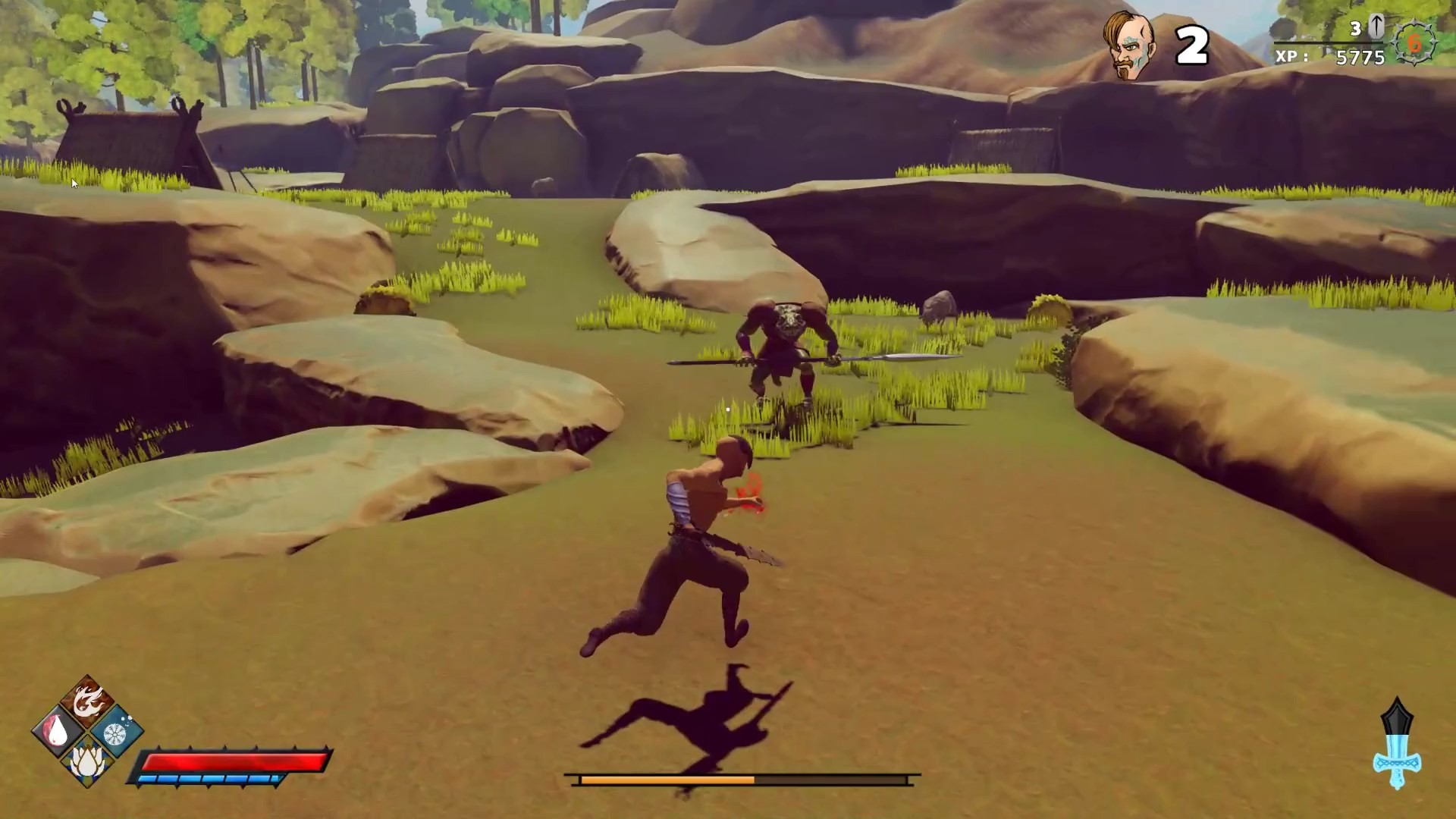Open the spiked skill-point badge showing 6

(1413, 43)
